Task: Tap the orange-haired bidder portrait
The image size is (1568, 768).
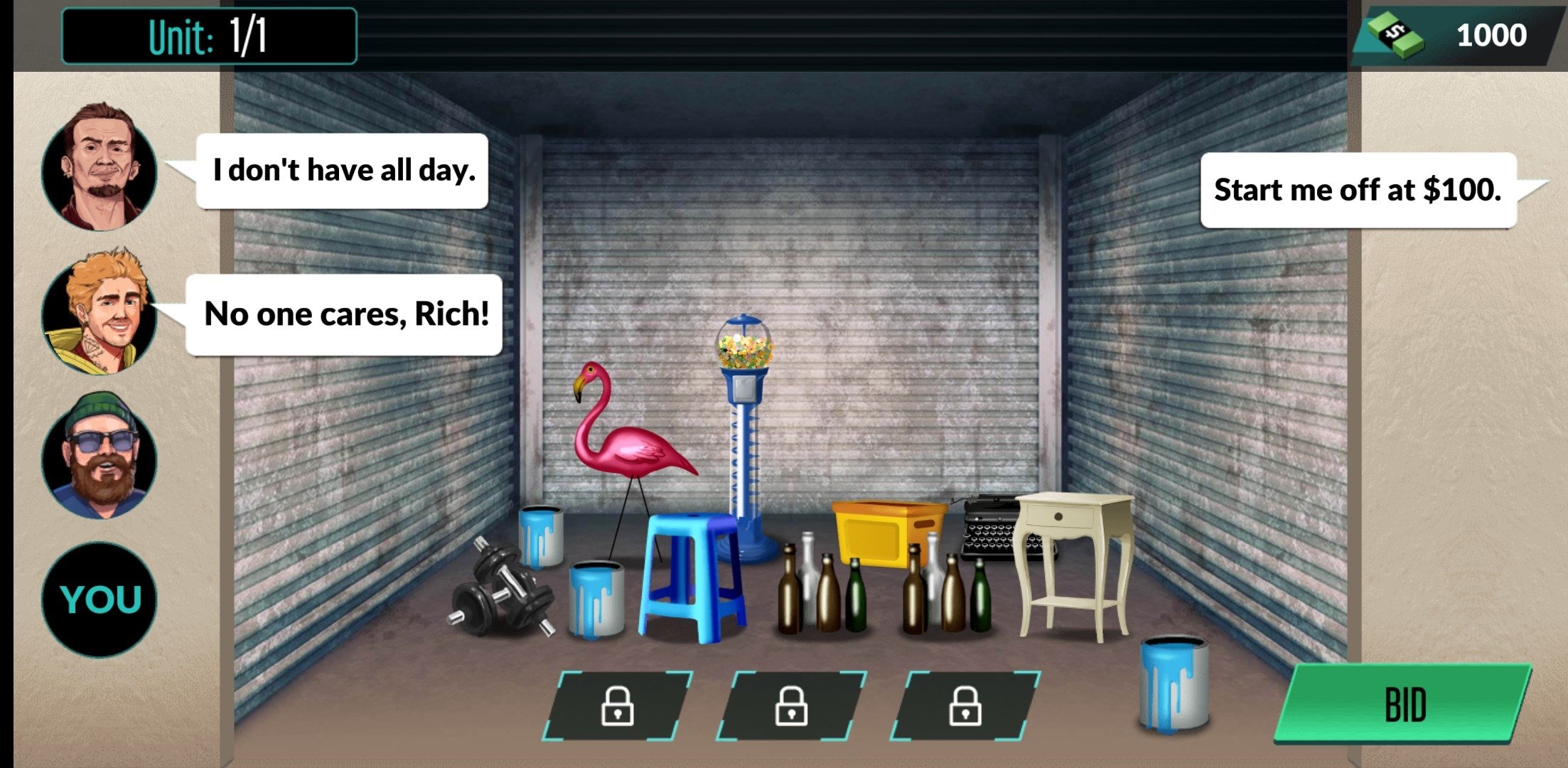Action: click(100, 311)
